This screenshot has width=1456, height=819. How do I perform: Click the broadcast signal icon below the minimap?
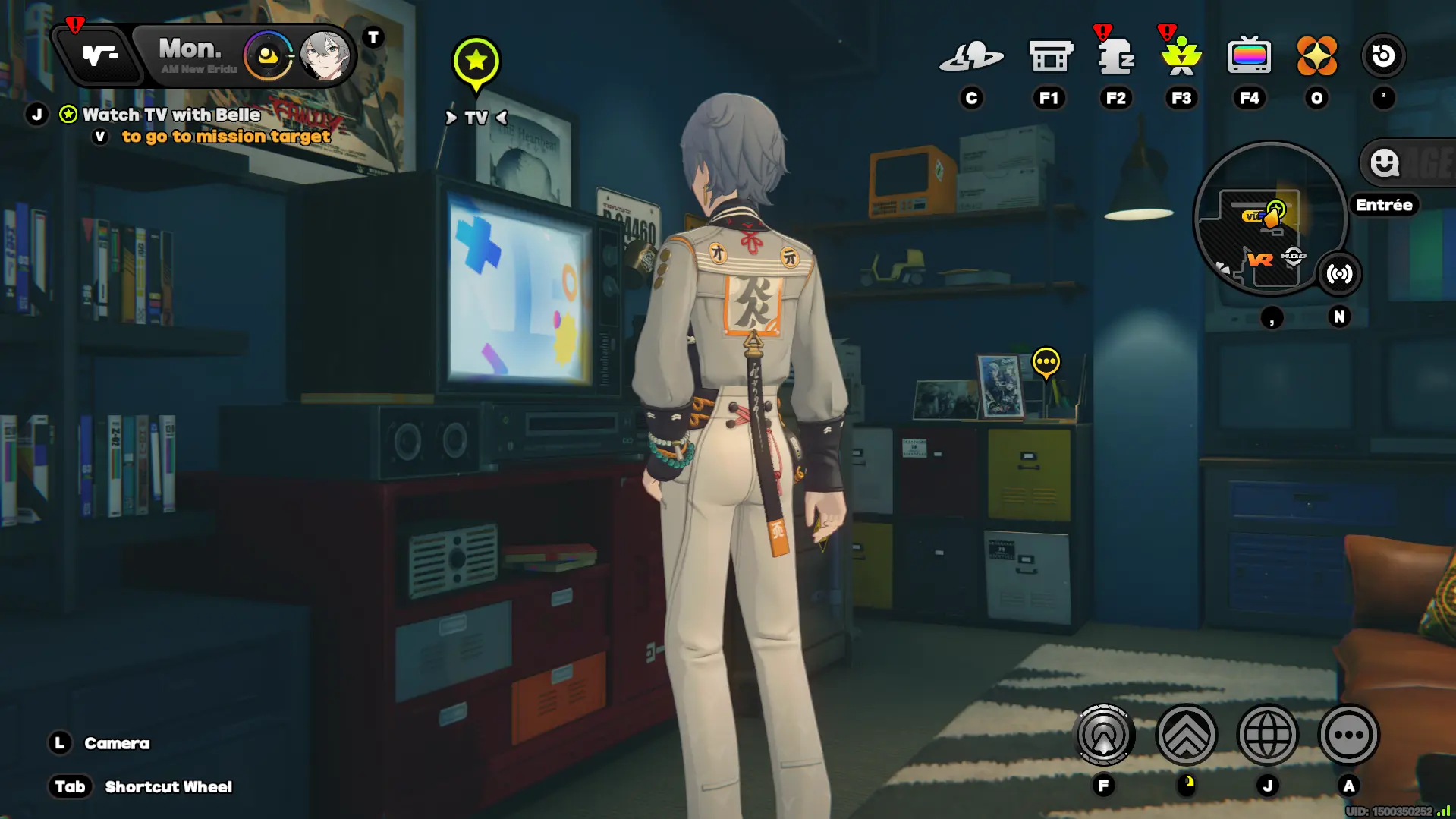[x=1340, y=275]
